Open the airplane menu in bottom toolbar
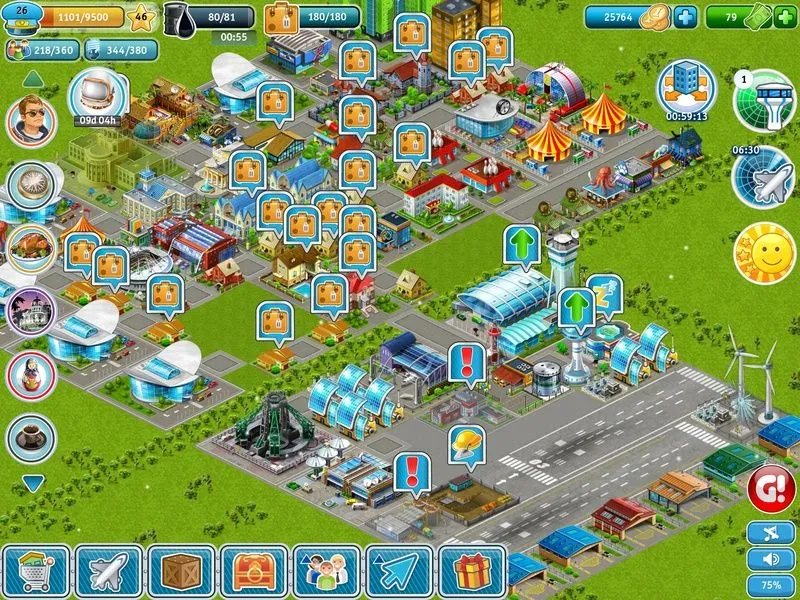Screen dimensions: 800x600 click(x=108, y=571)
